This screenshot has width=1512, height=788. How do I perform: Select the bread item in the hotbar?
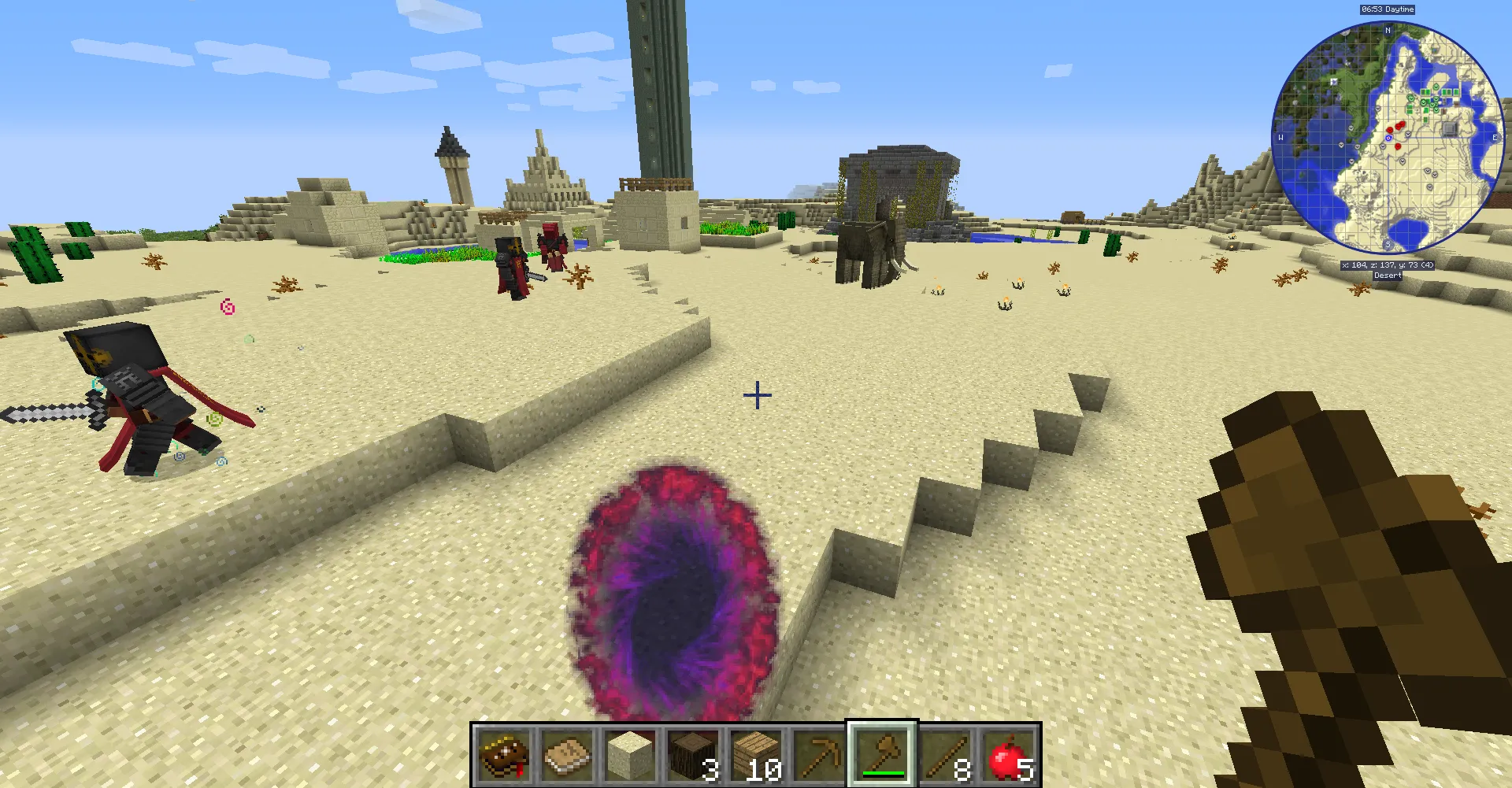pos(567,757)
